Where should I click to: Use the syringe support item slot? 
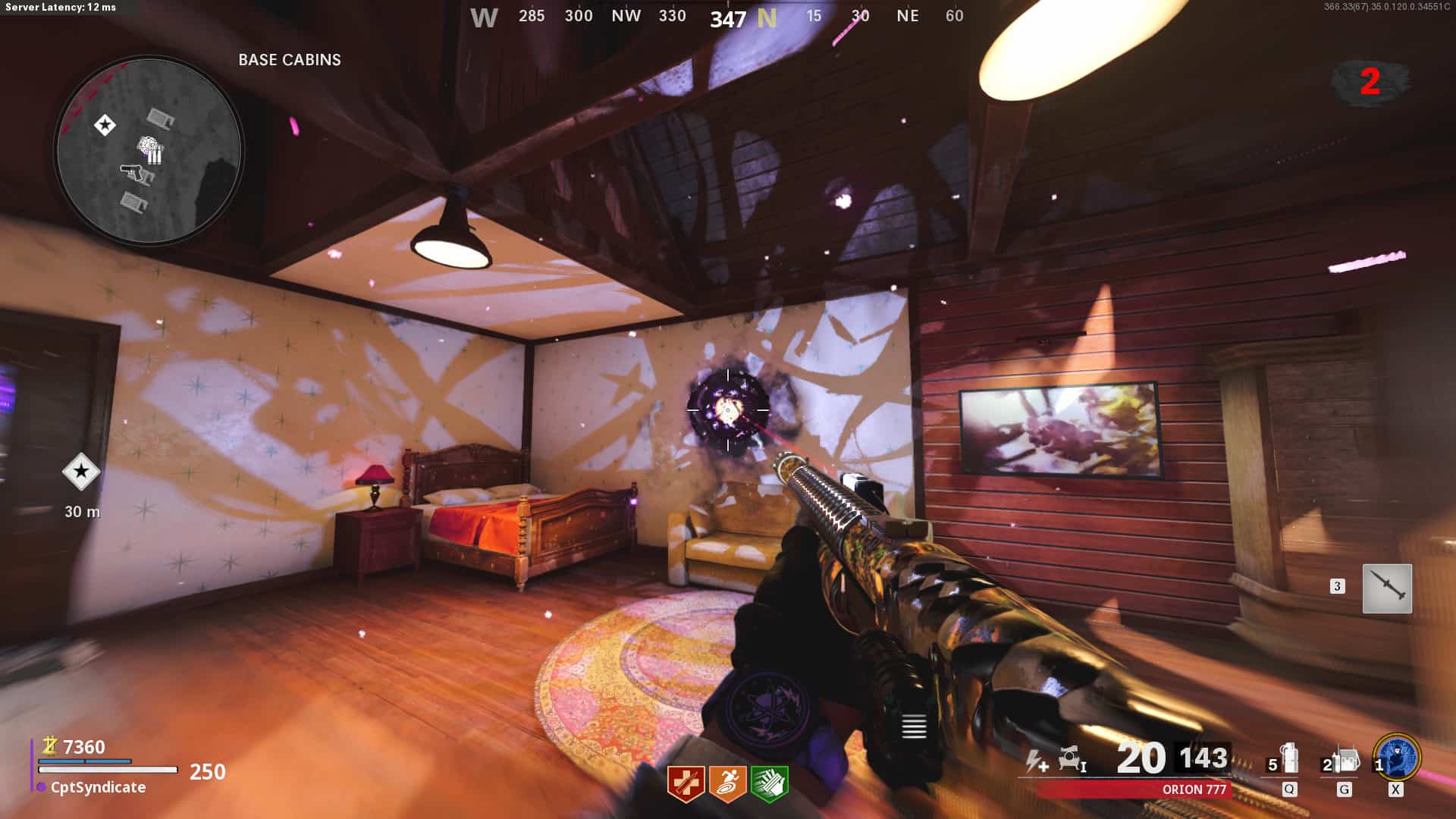(1387, 588)
